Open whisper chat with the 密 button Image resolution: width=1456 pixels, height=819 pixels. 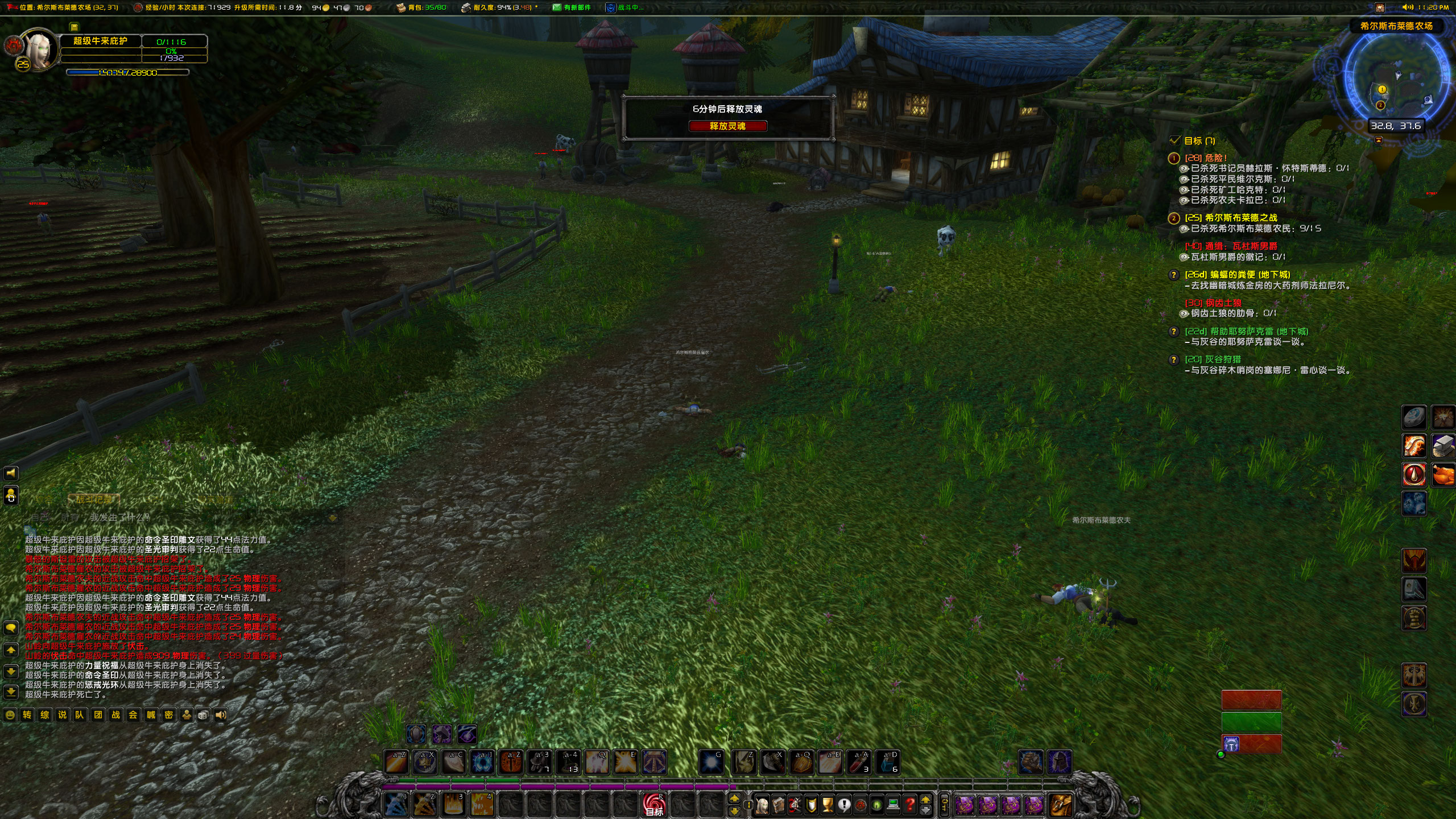click(169, 715)
